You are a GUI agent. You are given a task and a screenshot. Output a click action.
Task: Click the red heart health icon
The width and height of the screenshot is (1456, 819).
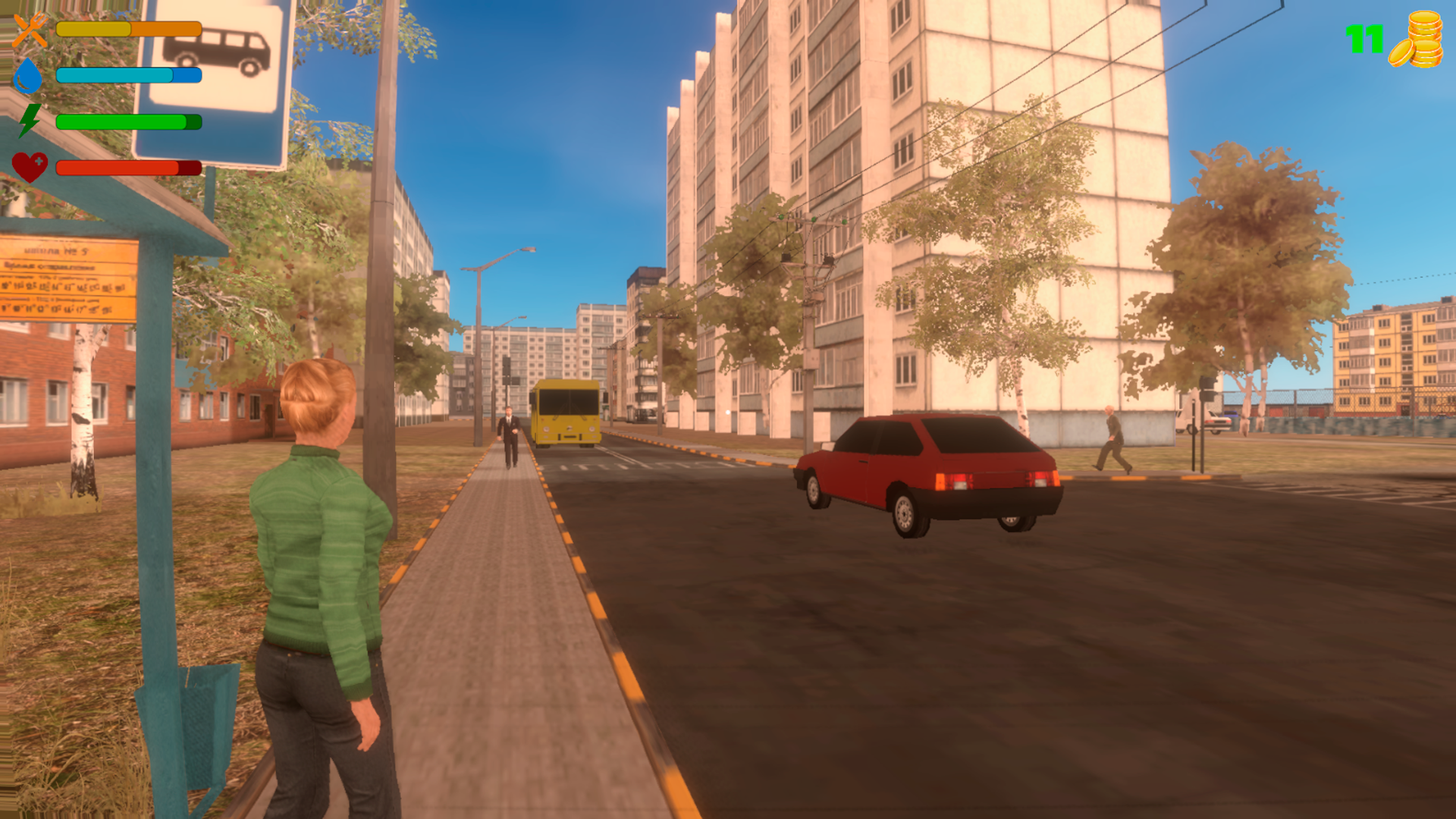[x=30, y=165]
